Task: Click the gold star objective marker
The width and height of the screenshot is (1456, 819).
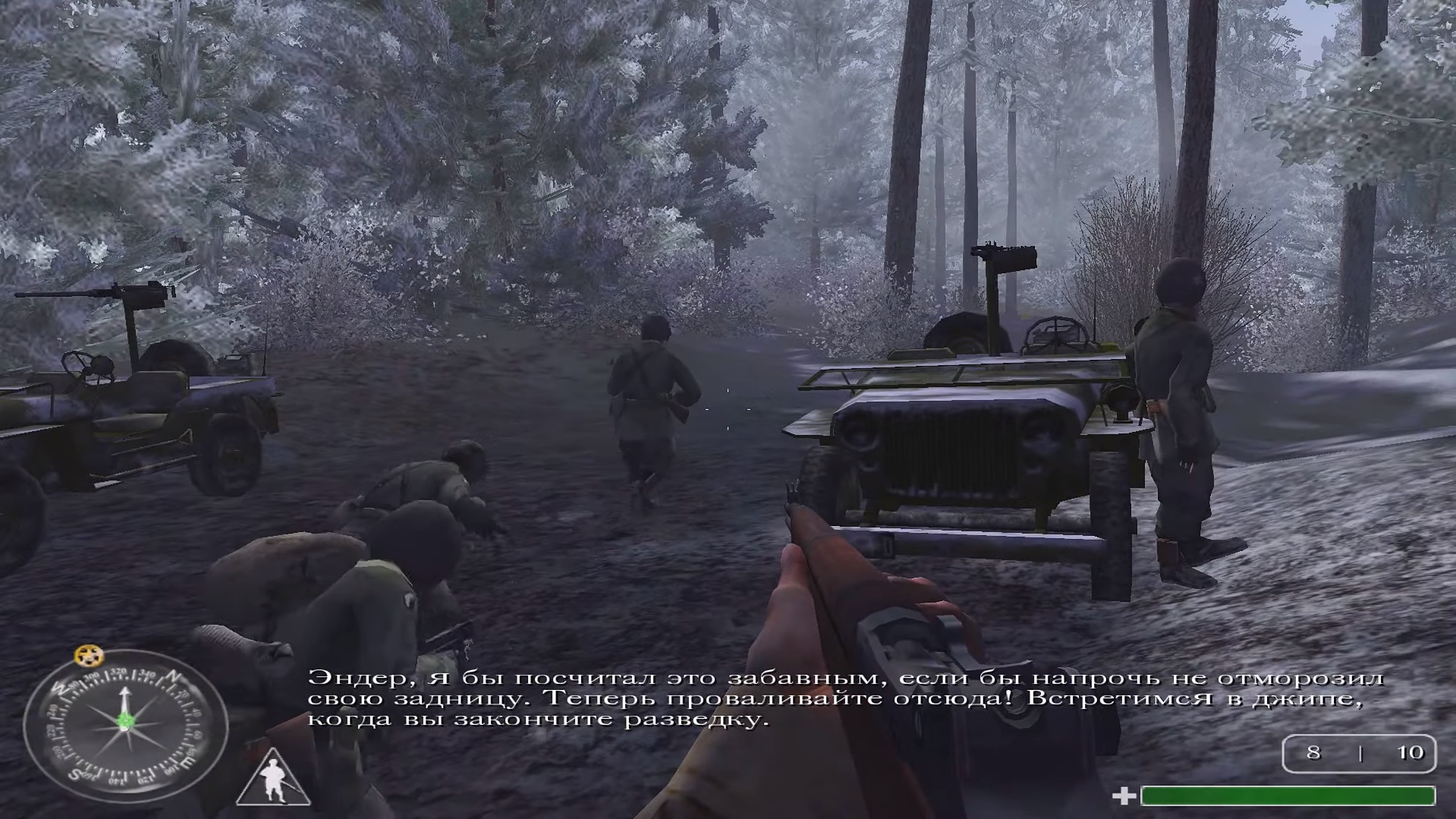Action: [x=90, y=654]
